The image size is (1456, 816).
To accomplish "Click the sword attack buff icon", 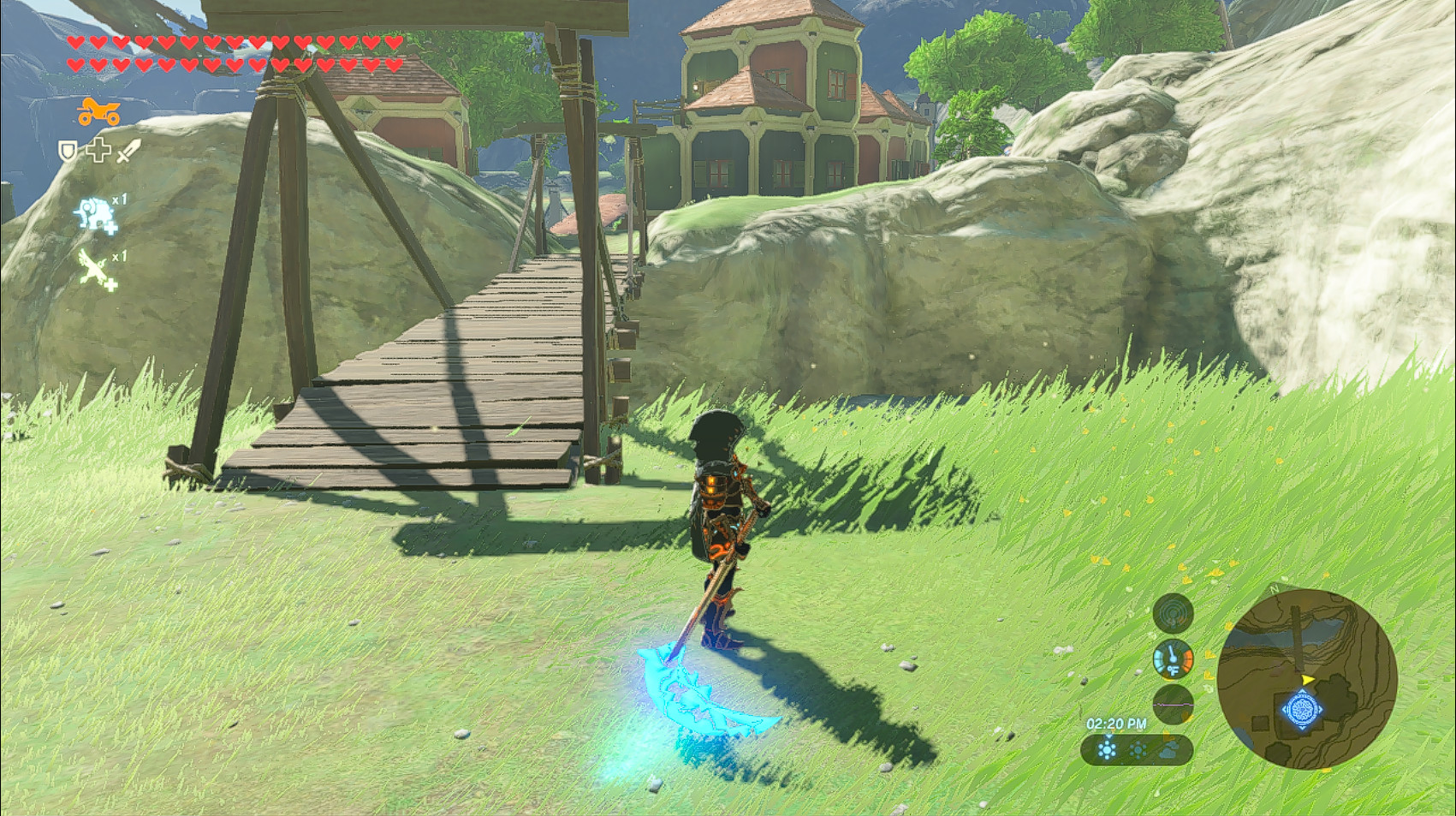I will [x=127, y=152].
